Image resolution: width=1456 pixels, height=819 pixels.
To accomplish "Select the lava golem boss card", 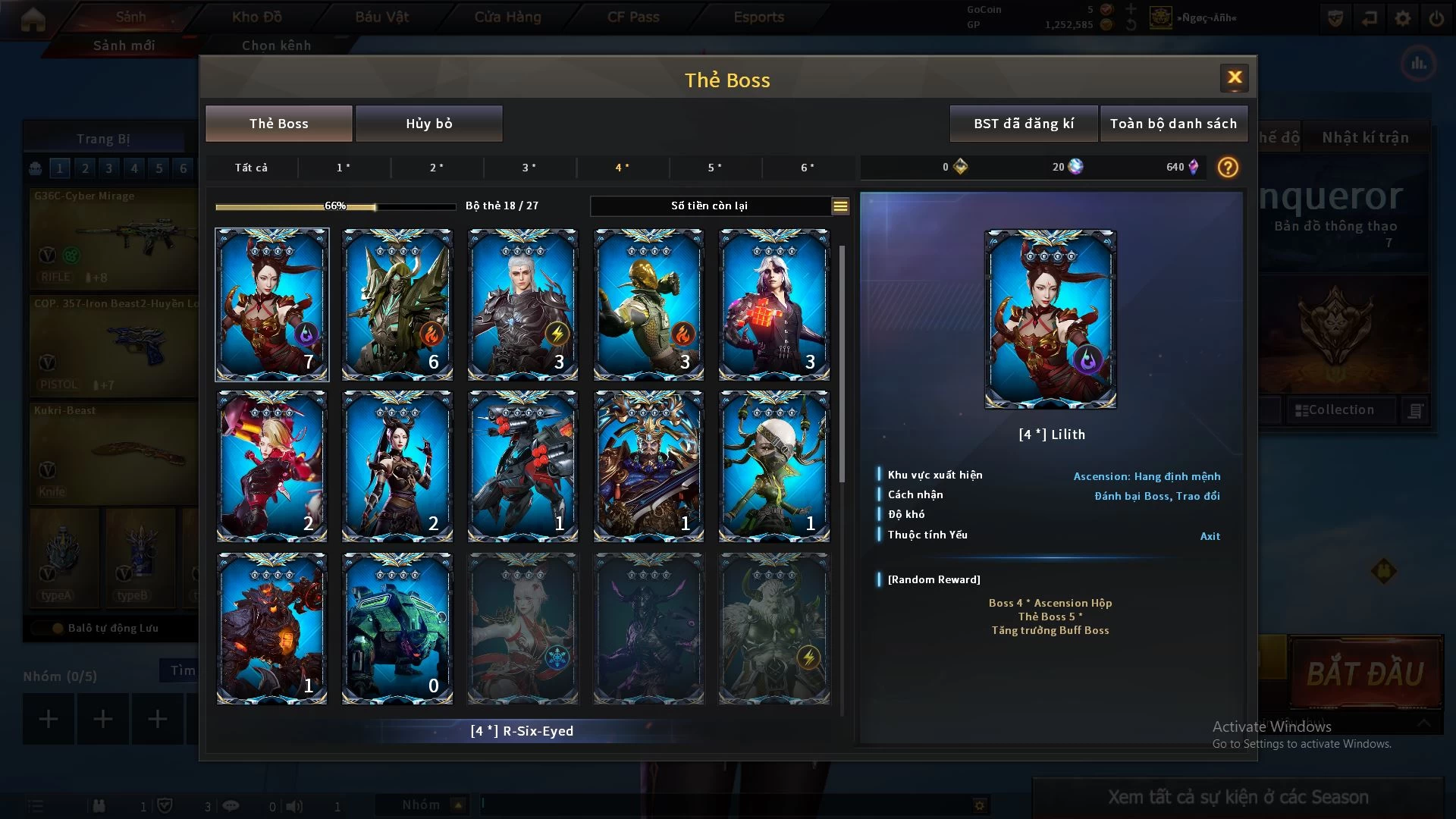I will pos(272,628).
